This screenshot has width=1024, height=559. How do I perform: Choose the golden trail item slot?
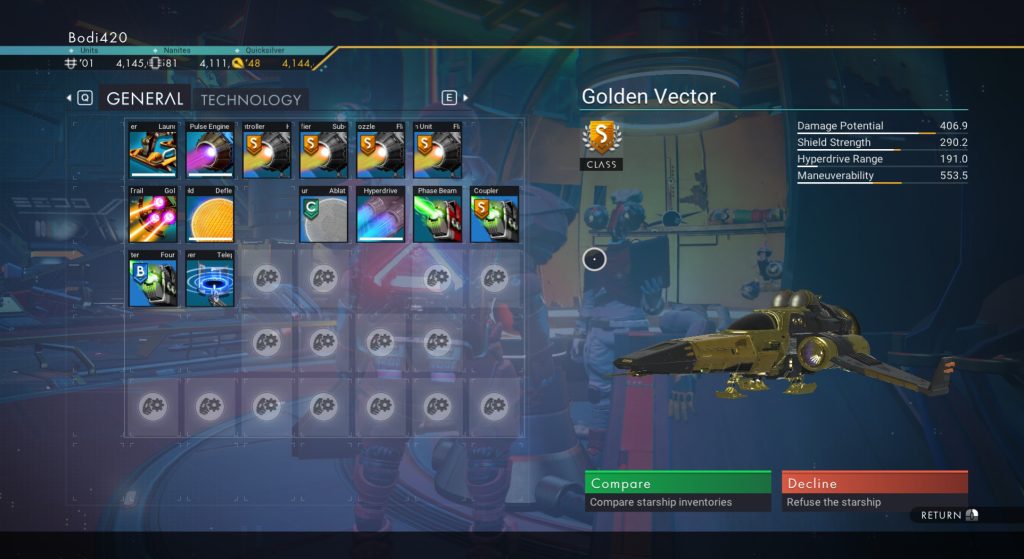[x=153, y=214]
